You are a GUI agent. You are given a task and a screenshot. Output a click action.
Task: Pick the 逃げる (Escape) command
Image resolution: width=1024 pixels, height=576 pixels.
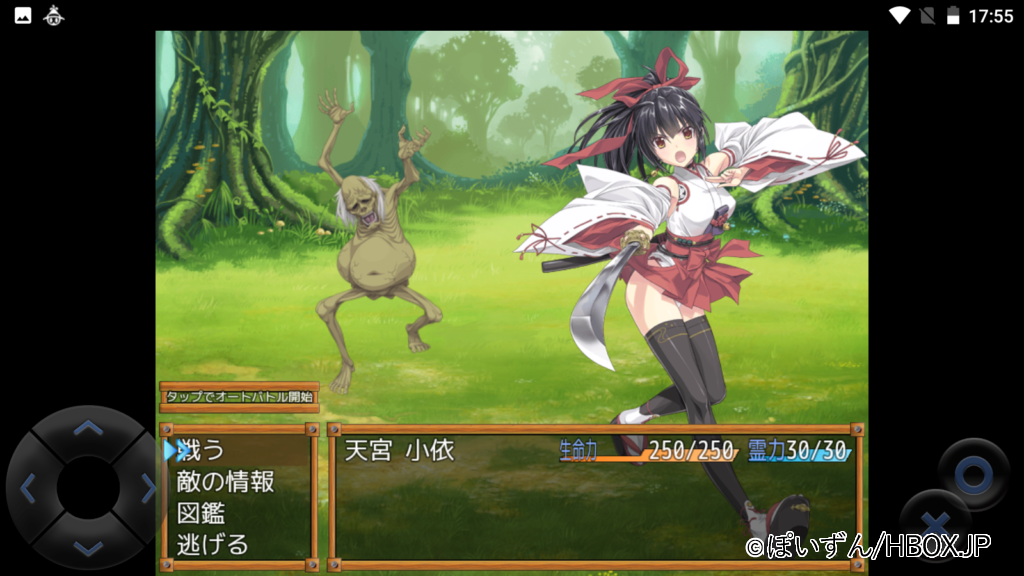point(212,545)
